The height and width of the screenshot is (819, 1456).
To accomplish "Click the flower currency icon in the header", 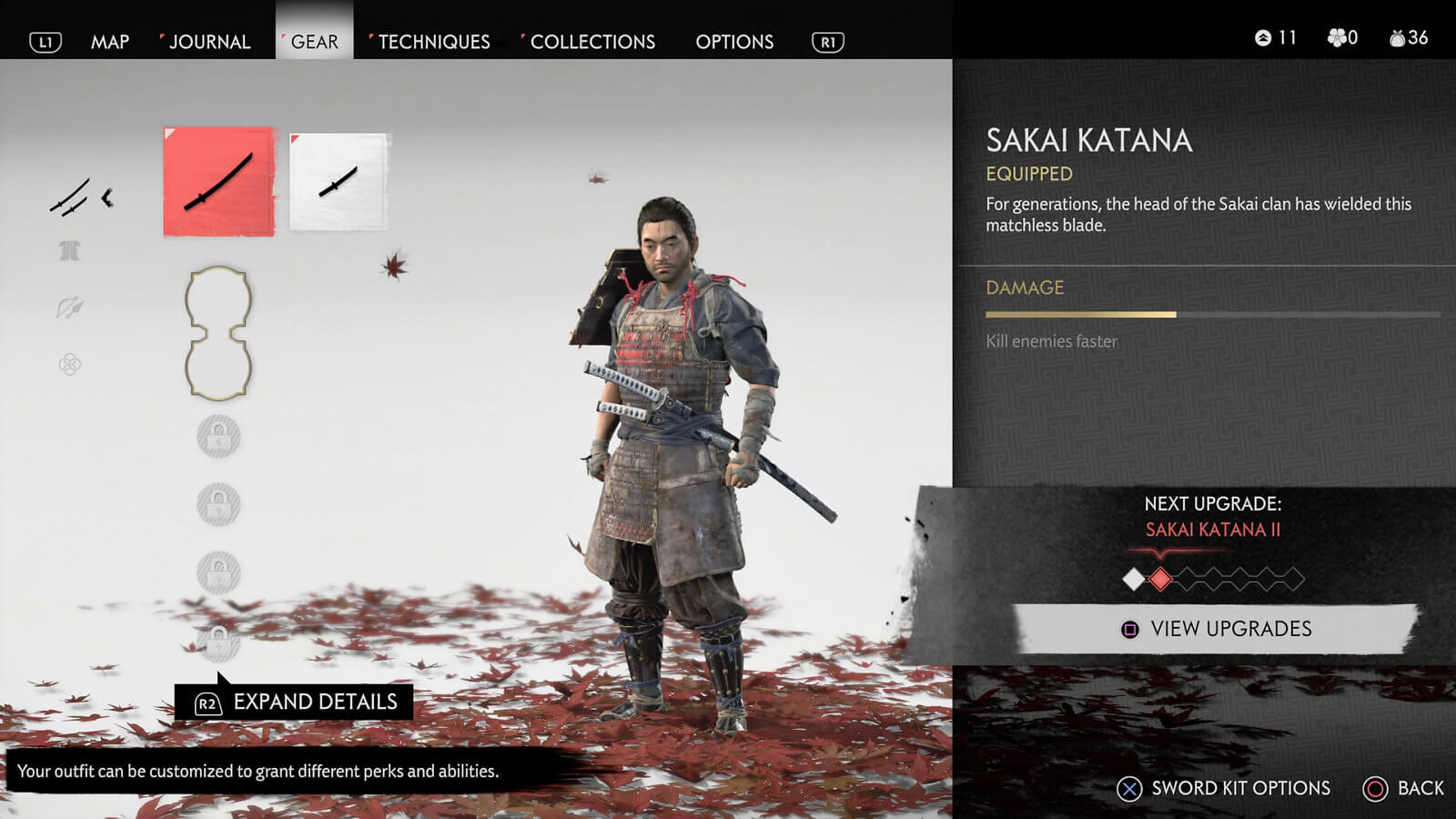I will pyautogui.click(x=1335, y=37).
